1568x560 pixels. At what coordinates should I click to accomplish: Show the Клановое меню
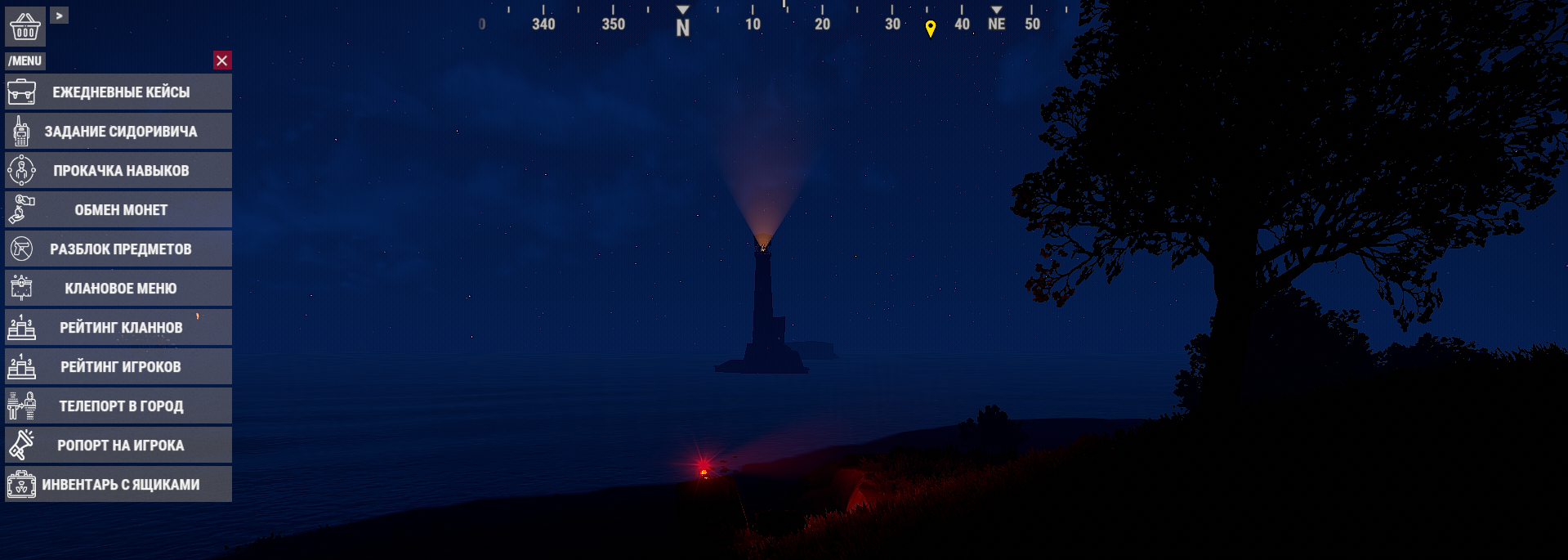[118, 288]
